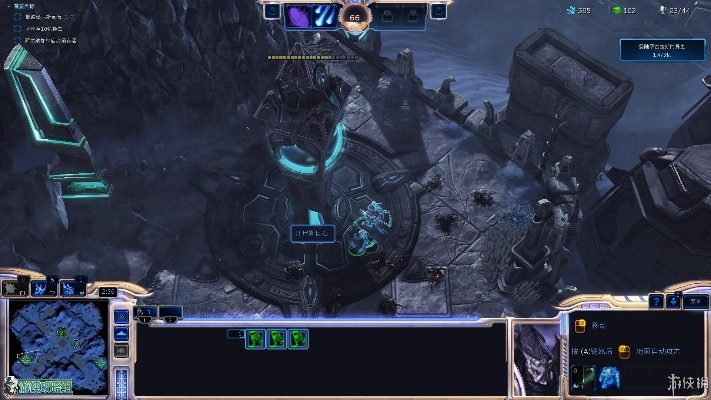The width and height of the screenshot is (711, 400).
Task: Activate the blue warrior ability icon
Action: click(609, 377)
